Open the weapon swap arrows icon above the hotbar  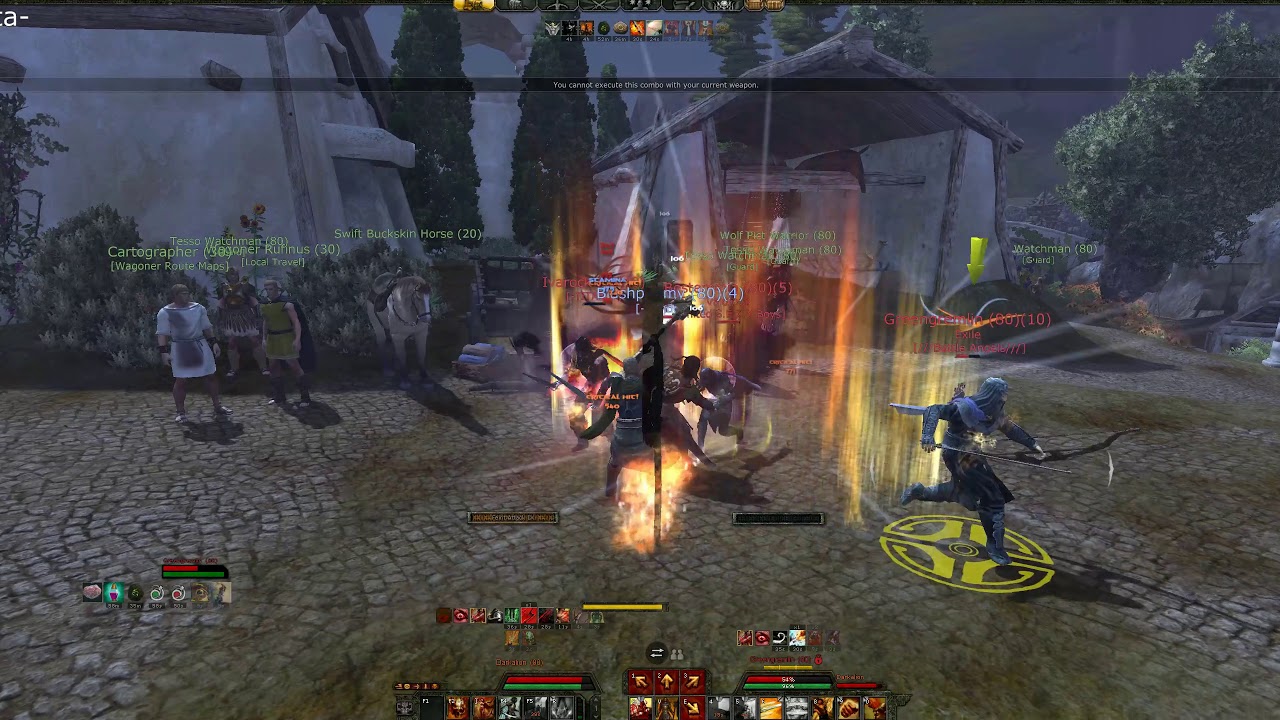657,653
